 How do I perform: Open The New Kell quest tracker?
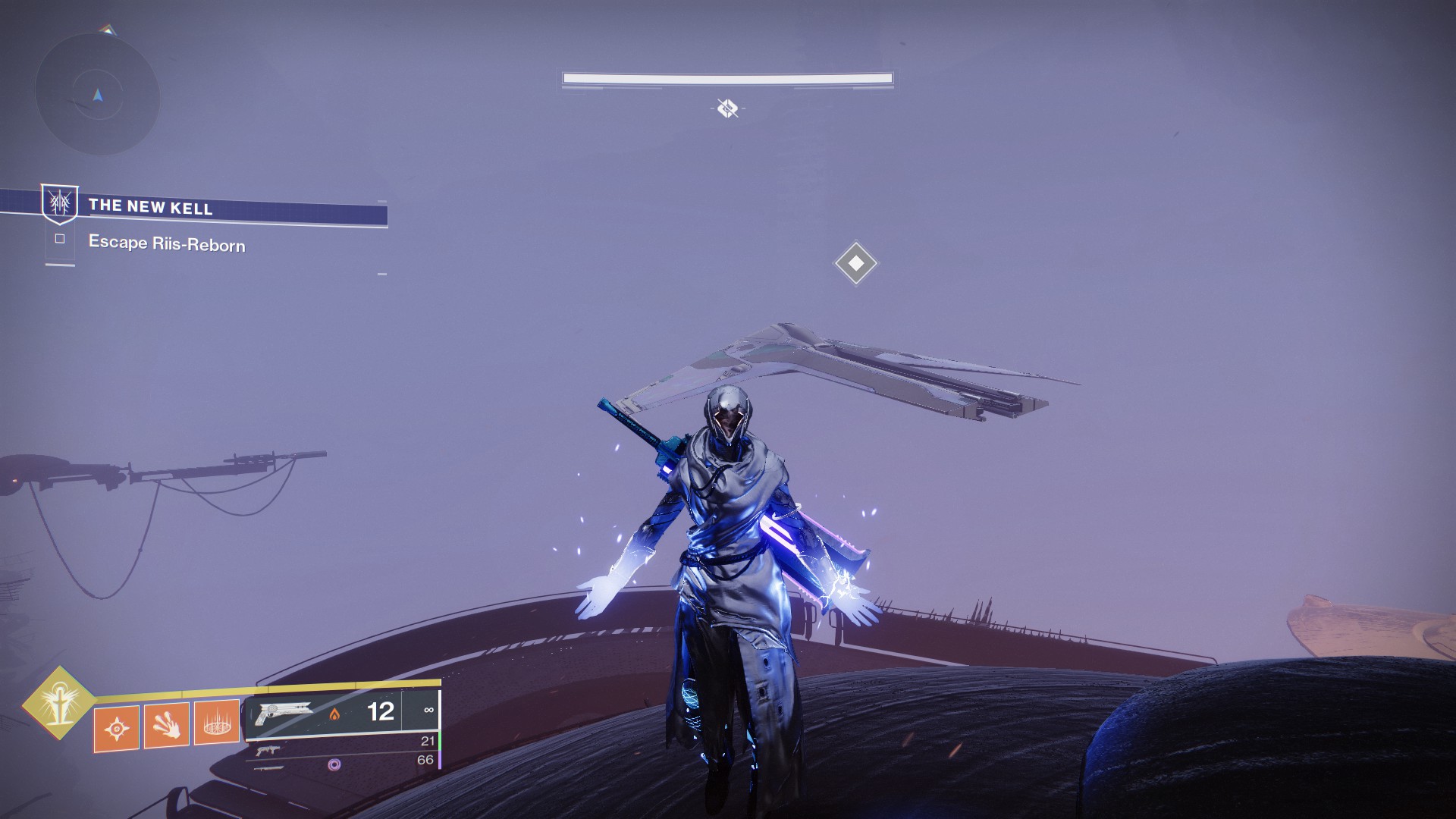(x=150, y=206)
